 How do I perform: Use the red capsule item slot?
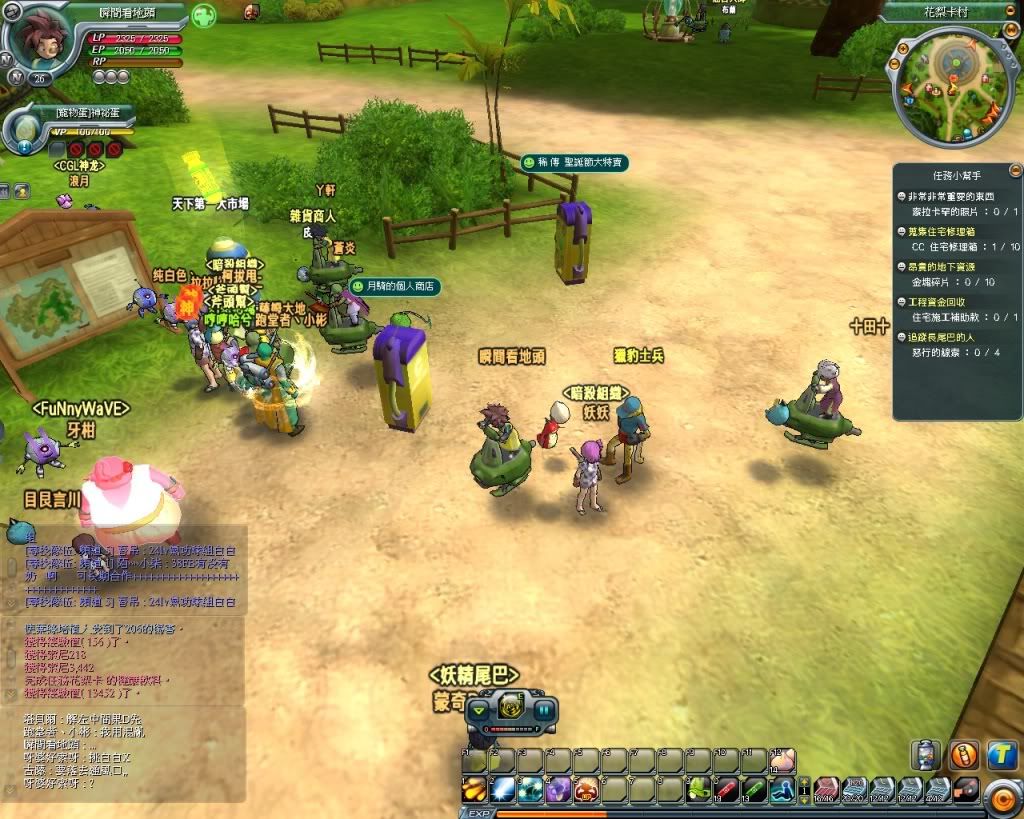pos(726,789)
